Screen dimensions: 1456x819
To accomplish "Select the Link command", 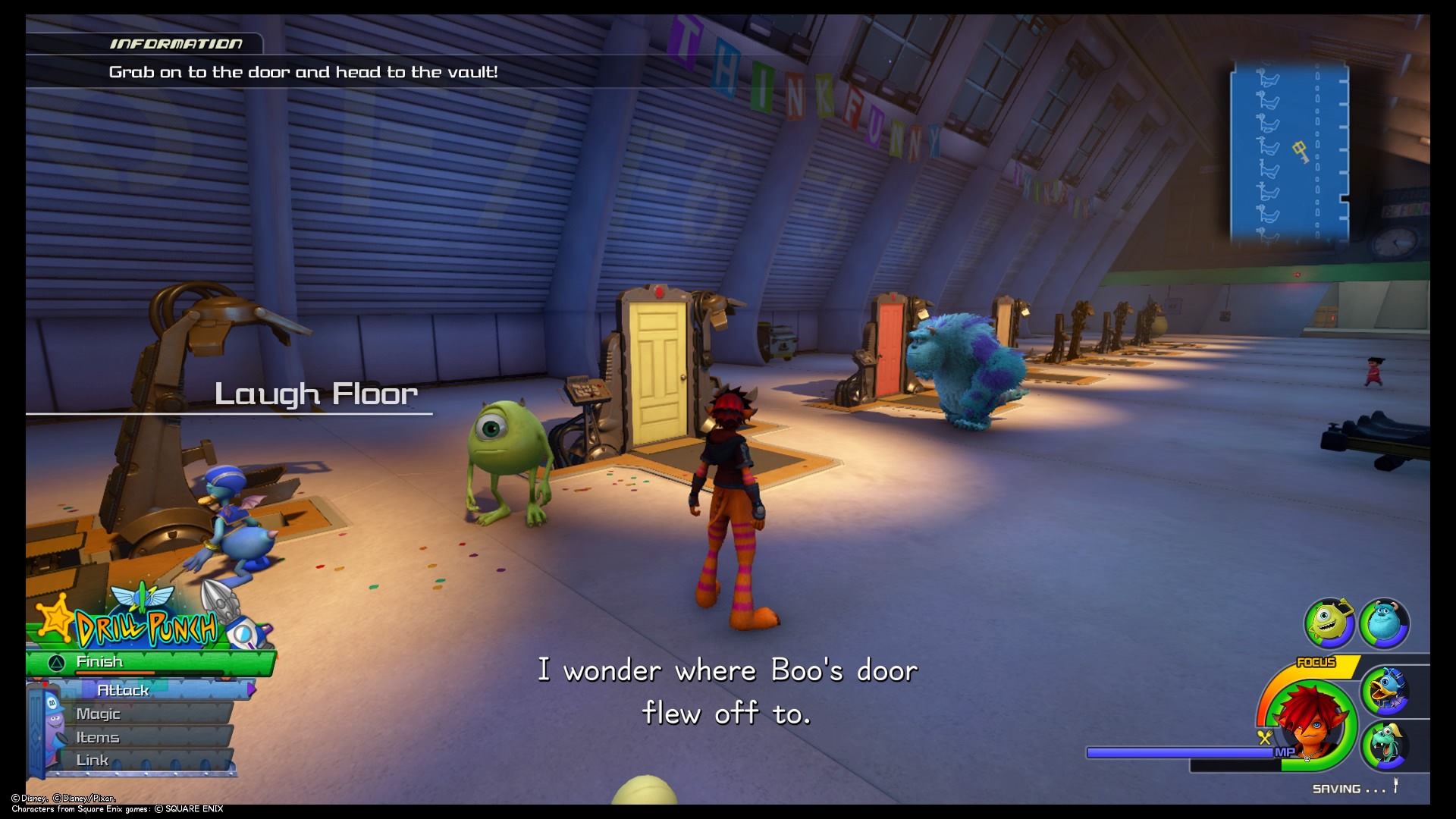I will (x=93, y=759).
